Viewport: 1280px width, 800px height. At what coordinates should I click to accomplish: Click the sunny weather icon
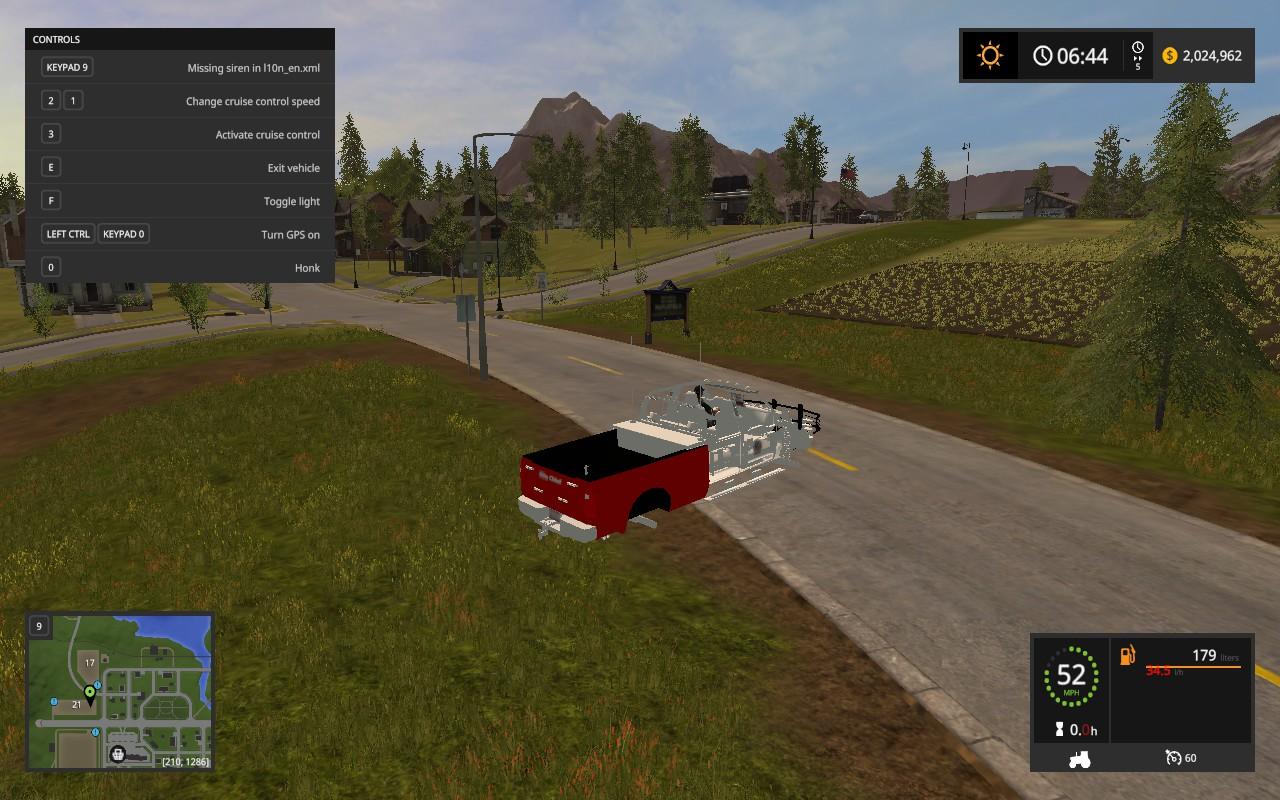(x=990, y=56)
